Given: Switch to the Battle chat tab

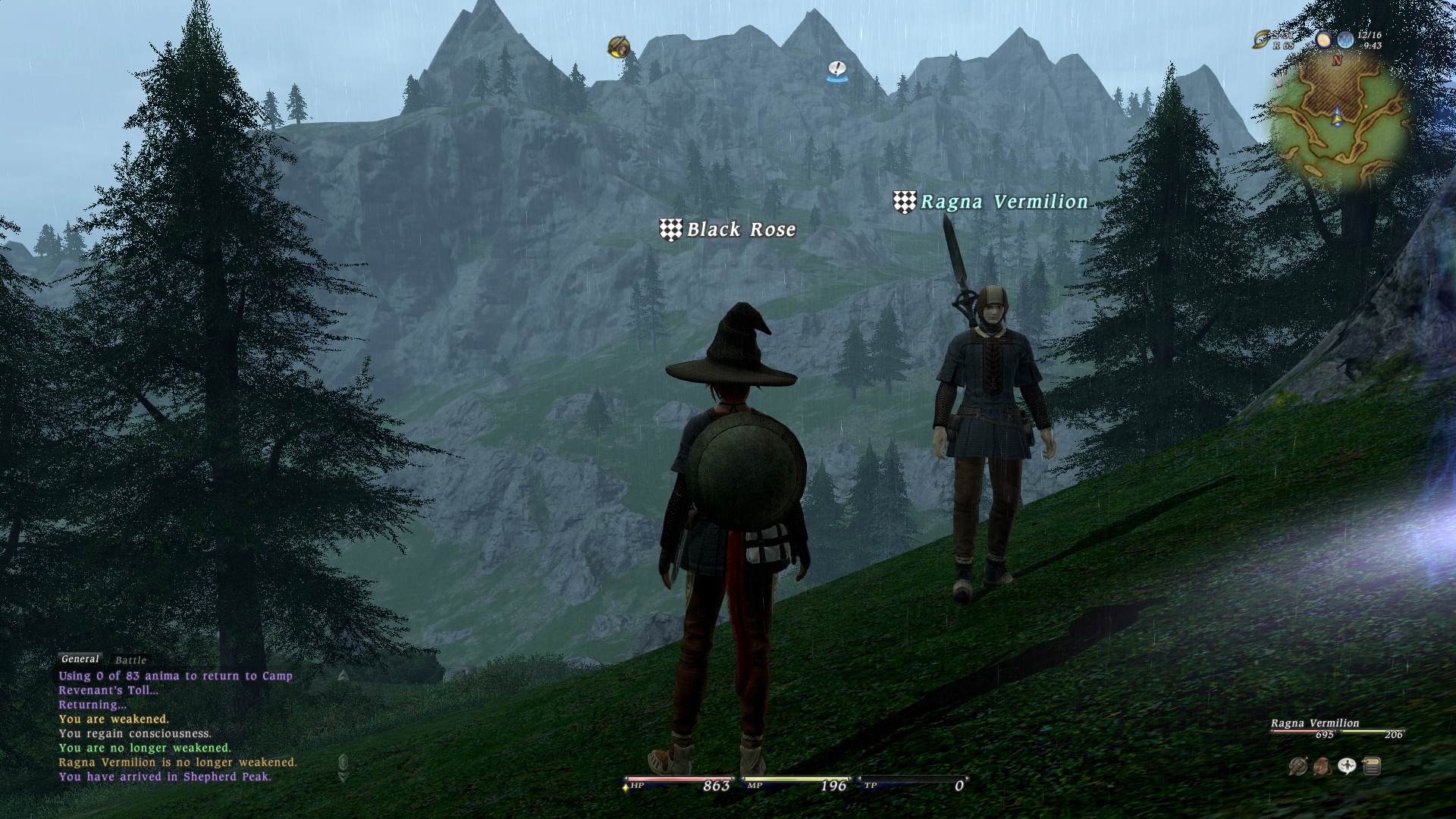Looking at the screenshot, I should (x=130, y=661).
